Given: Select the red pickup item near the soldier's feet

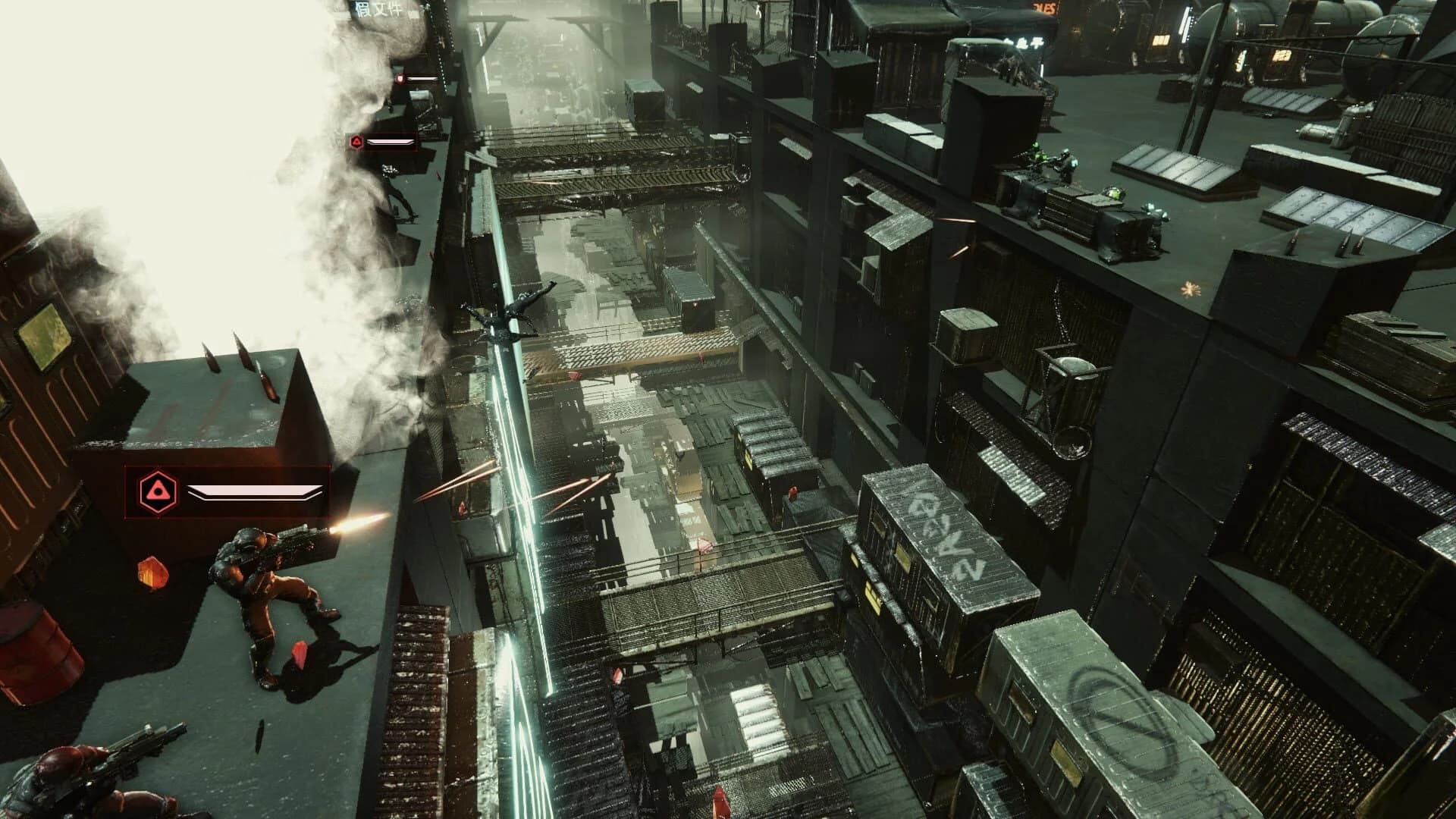Looking at the screenshot, I should (300, 654).
